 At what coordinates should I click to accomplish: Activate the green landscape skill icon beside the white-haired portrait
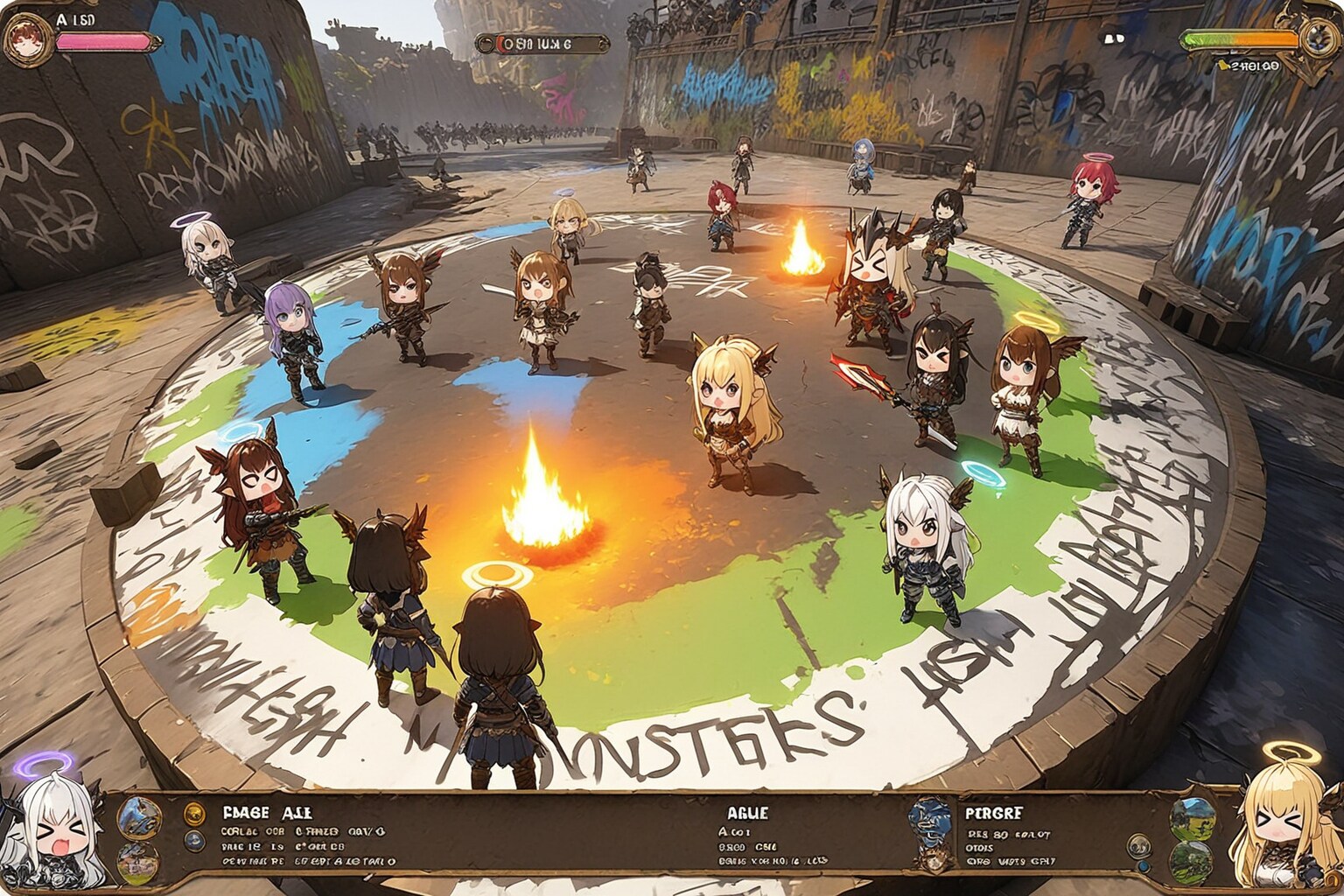coord(139,862)
